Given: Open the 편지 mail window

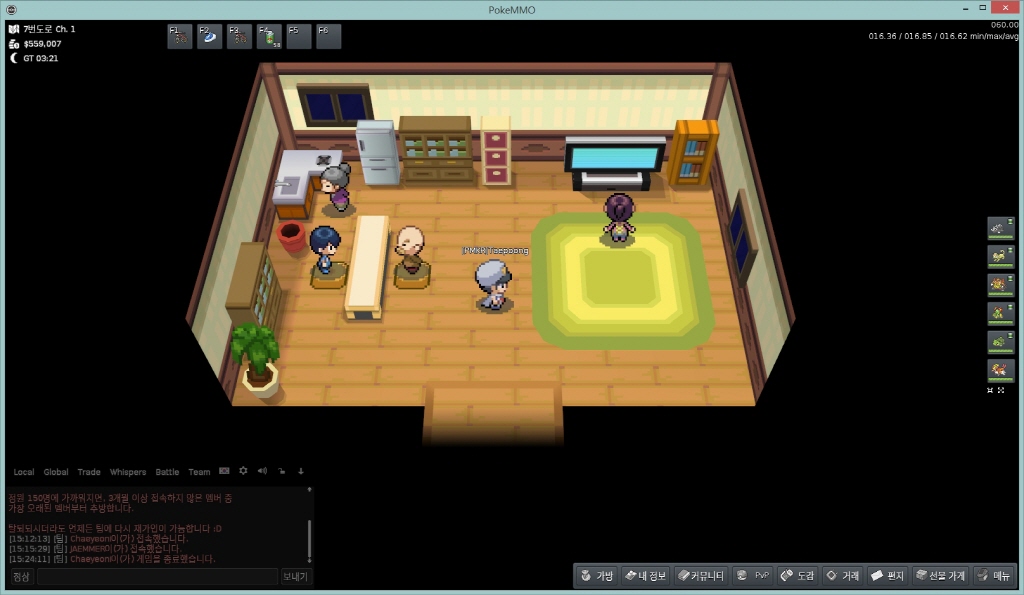Looking at the screenshot, I should pos(887,576).
